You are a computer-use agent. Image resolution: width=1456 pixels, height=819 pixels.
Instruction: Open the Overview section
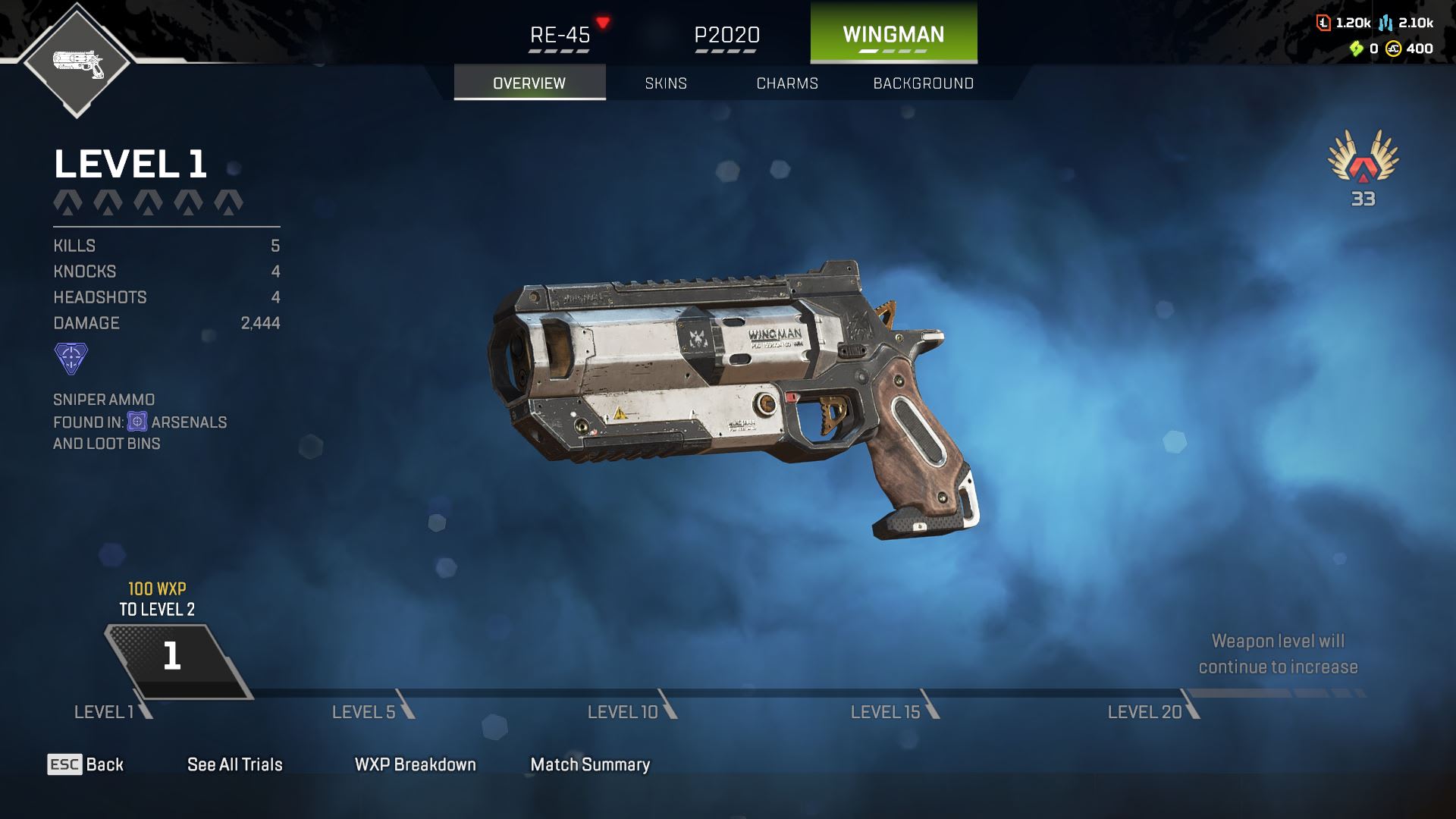529,83
